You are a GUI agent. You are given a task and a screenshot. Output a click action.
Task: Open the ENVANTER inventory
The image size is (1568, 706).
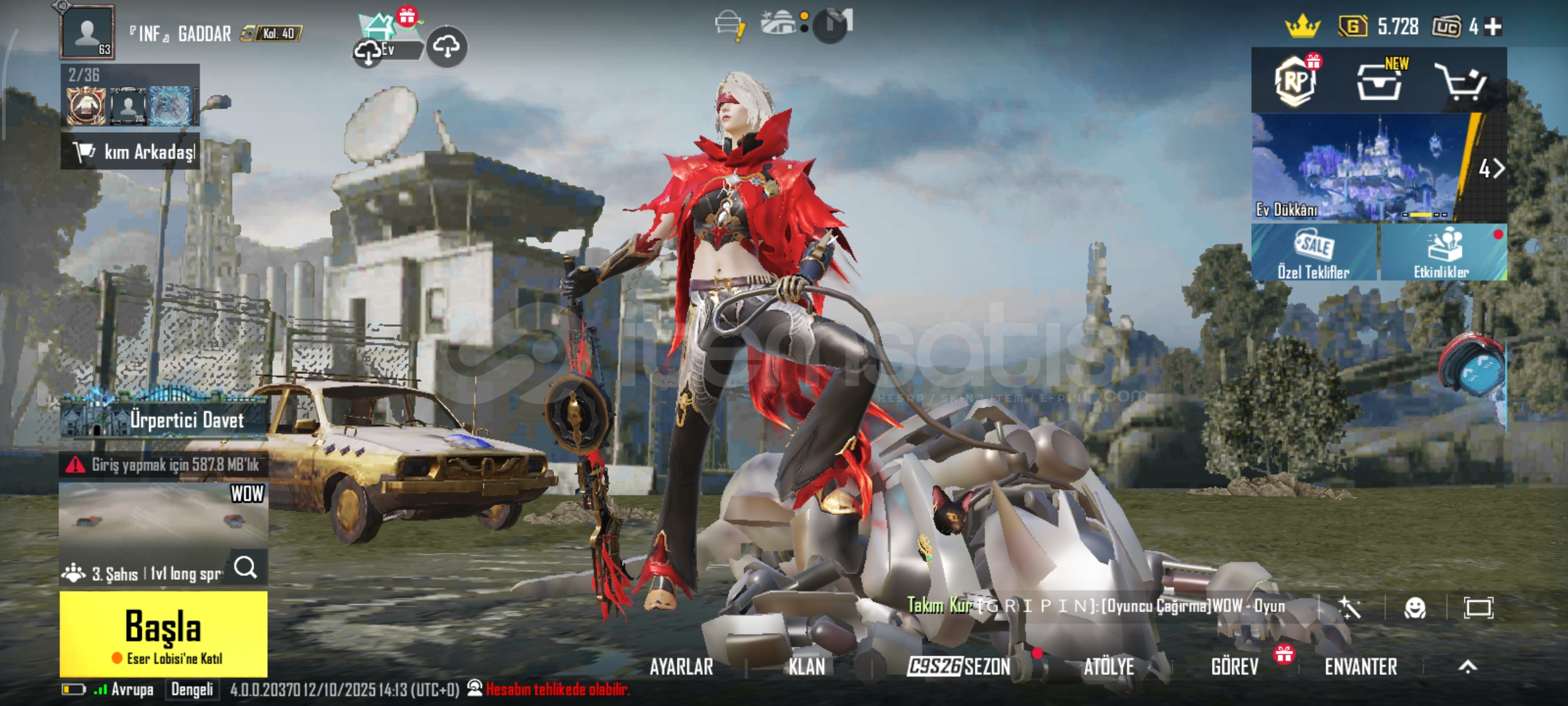1361,667
